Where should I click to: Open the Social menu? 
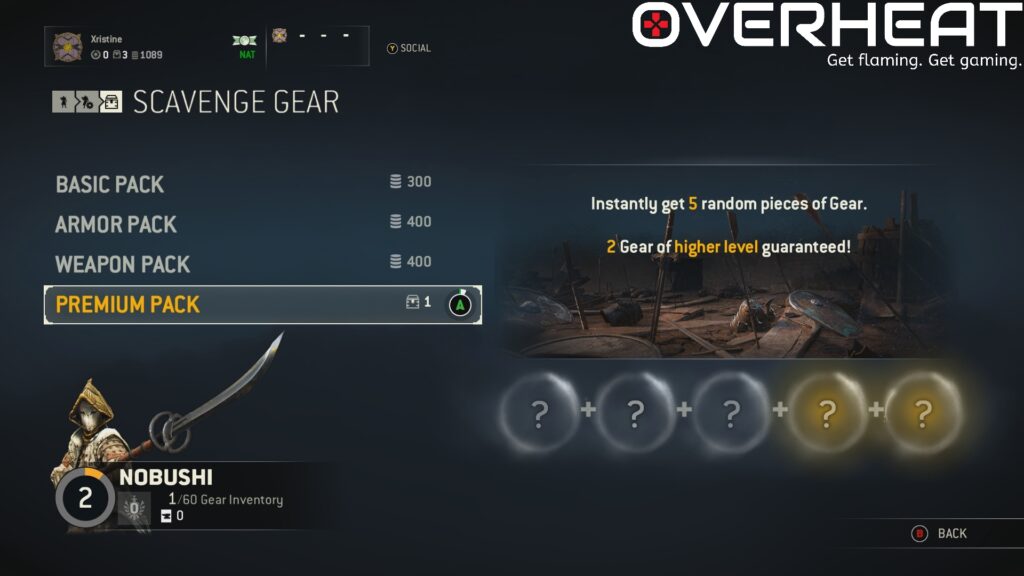point(408,48)
